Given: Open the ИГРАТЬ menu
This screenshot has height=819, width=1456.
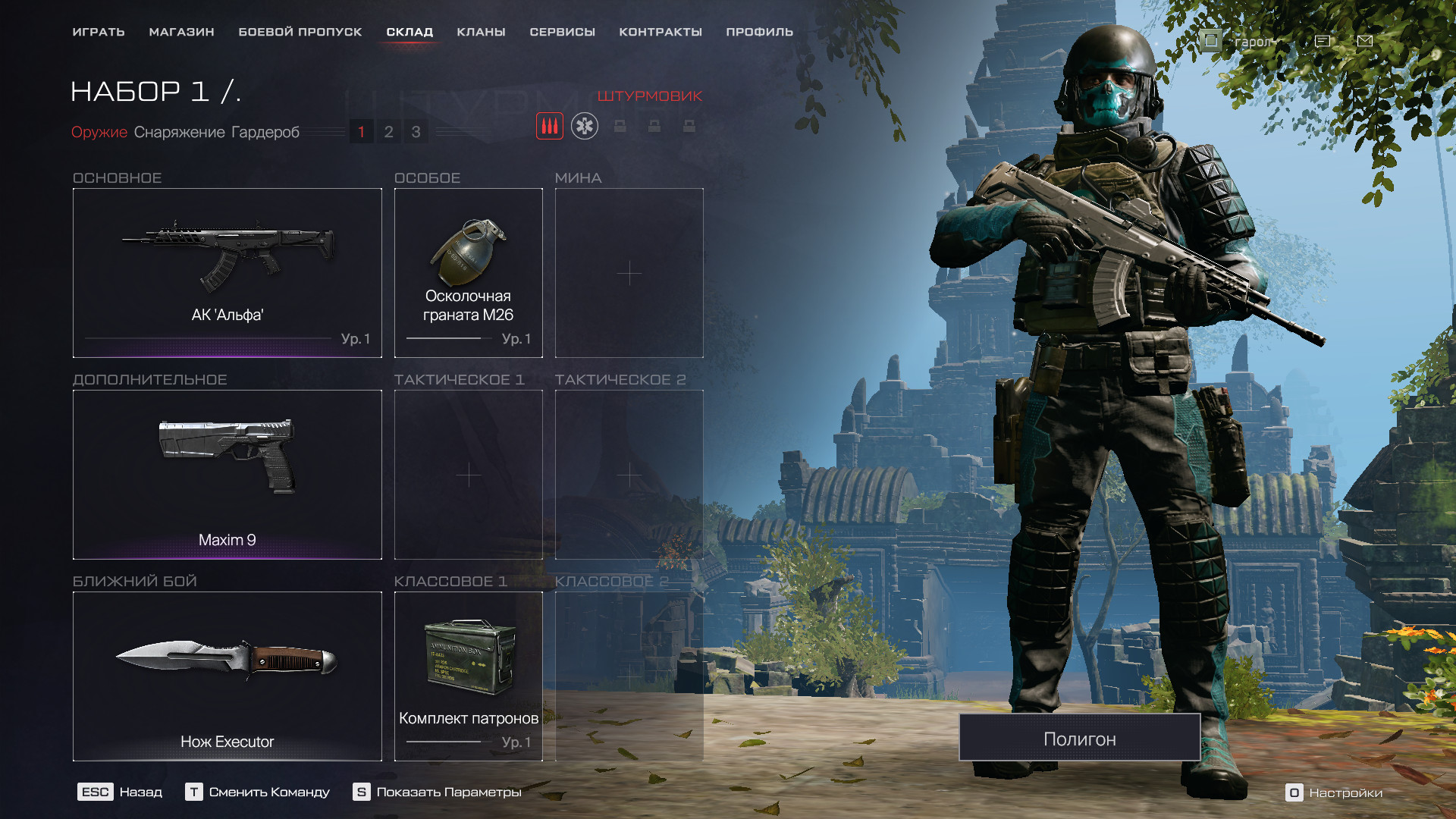Looking at the screenshot, I should click(x=99, y=32).
